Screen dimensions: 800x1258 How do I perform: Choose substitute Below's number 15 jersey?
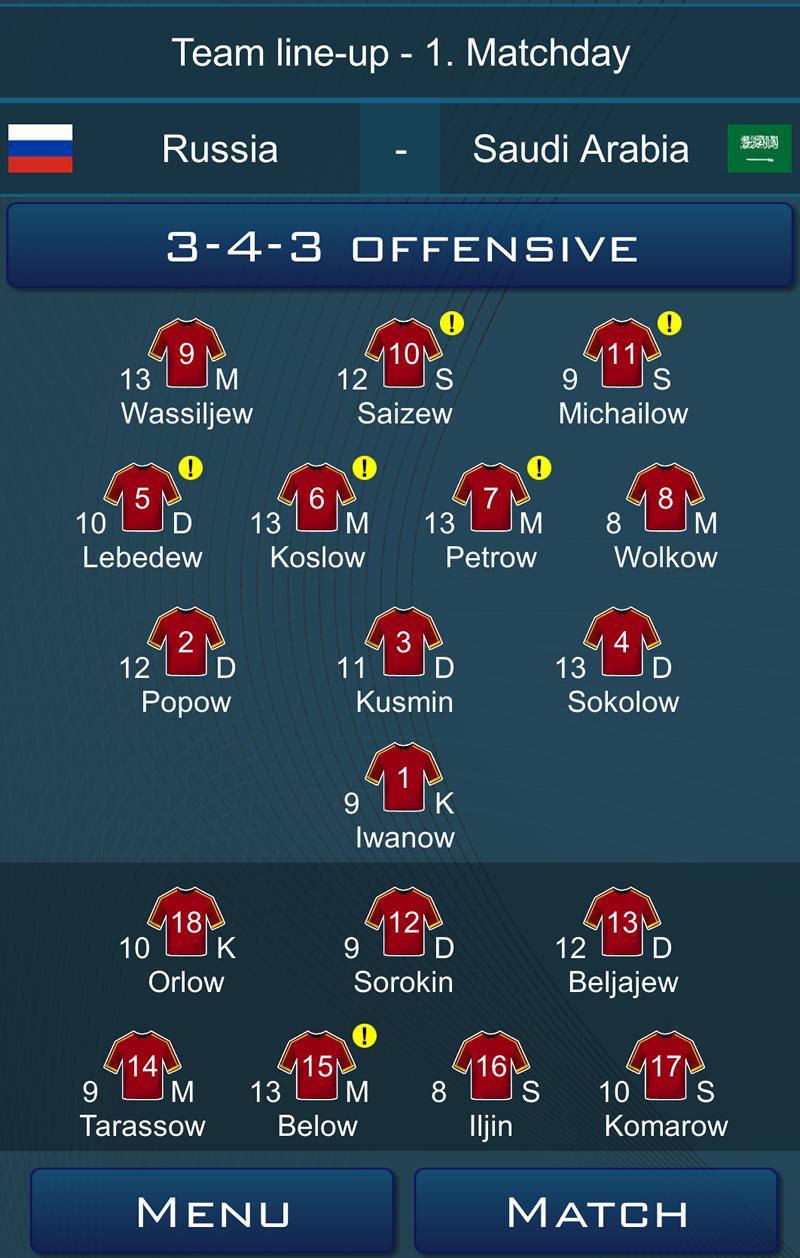click(x=316, y=1067)
